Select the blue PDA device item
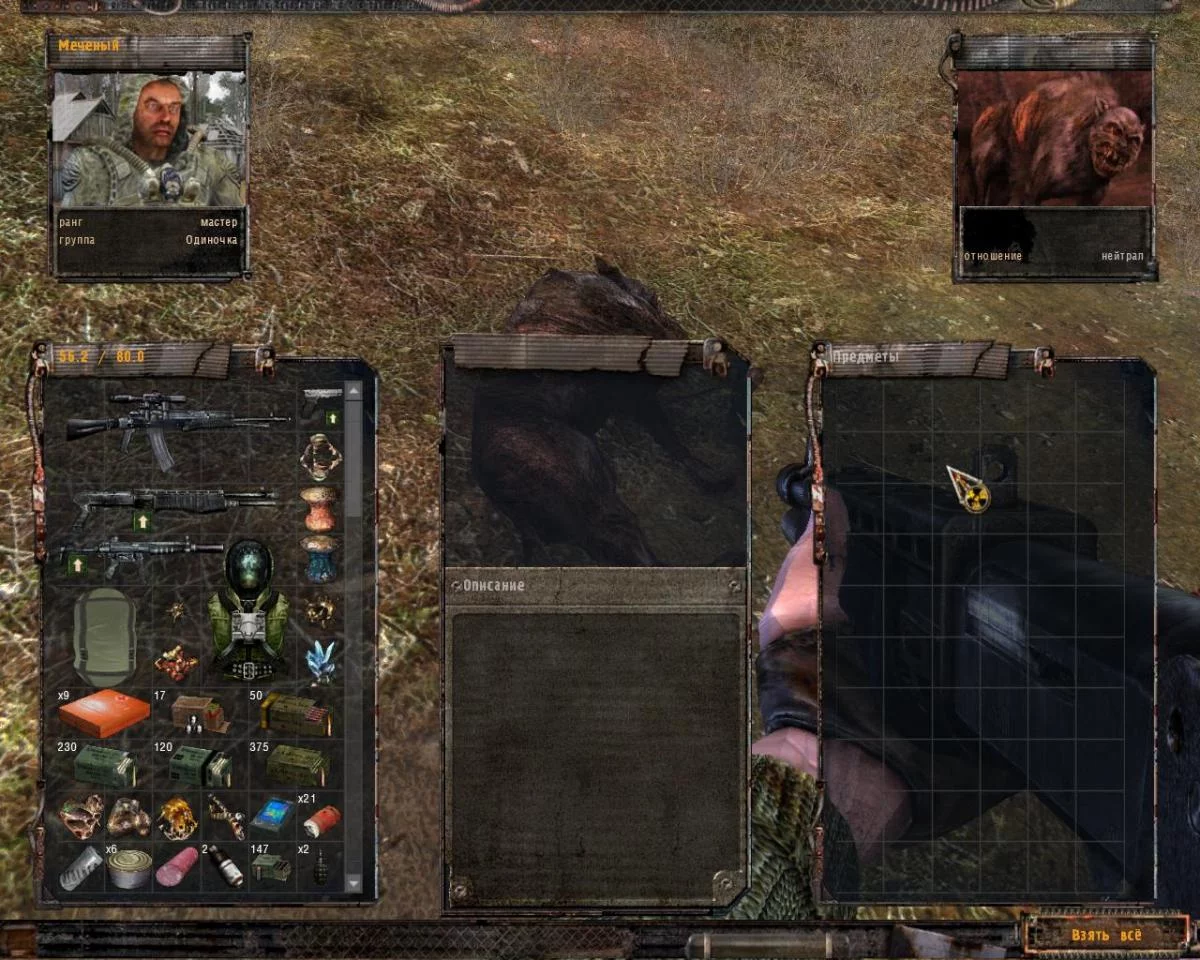Screen dimensions: 1200x960 271,816
